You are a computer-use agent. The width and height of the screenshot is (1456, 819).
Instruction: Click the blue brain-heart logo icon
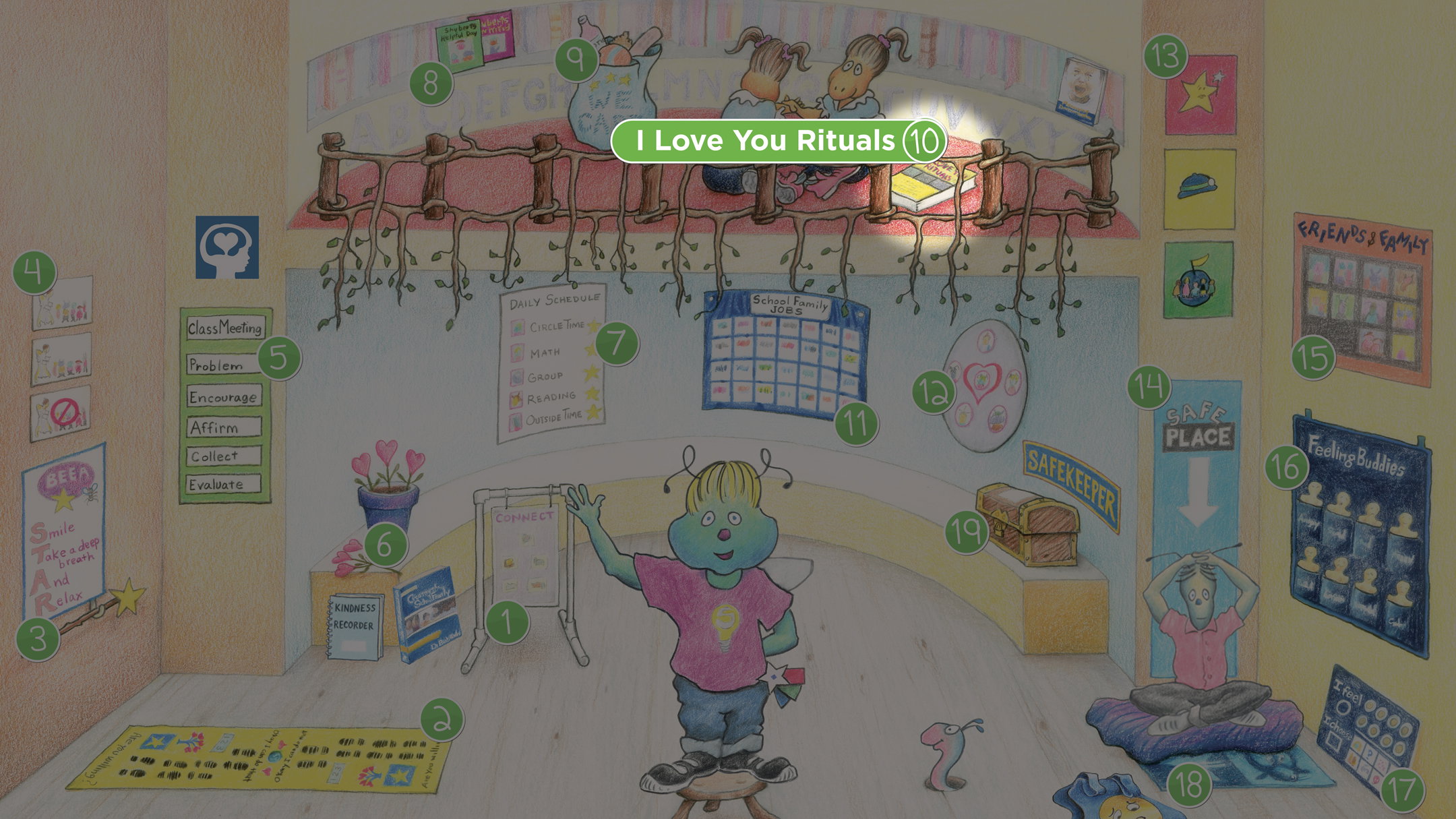[x=227, y=247]
